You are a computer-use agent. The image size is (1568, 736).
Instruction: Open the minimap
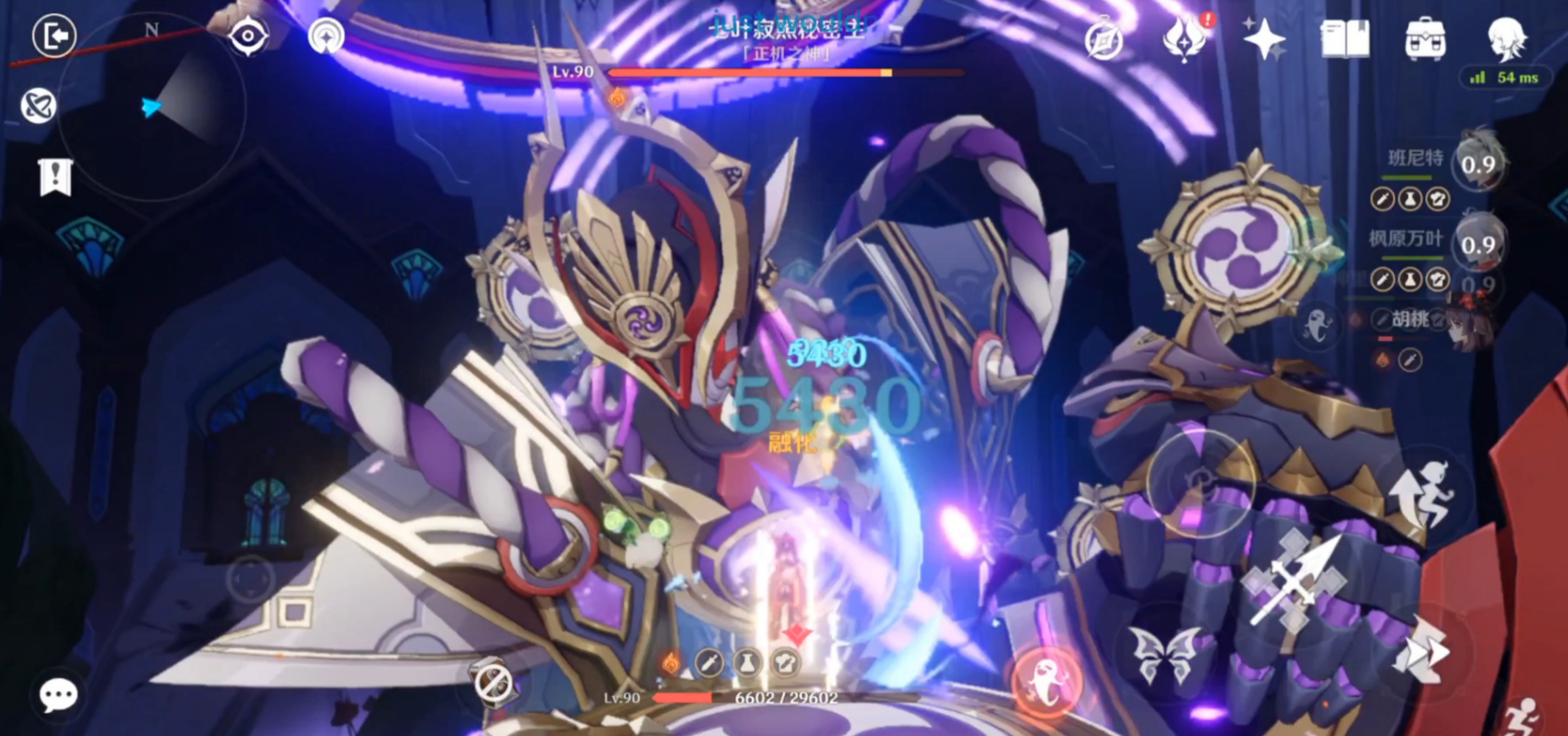pos(159,107)
